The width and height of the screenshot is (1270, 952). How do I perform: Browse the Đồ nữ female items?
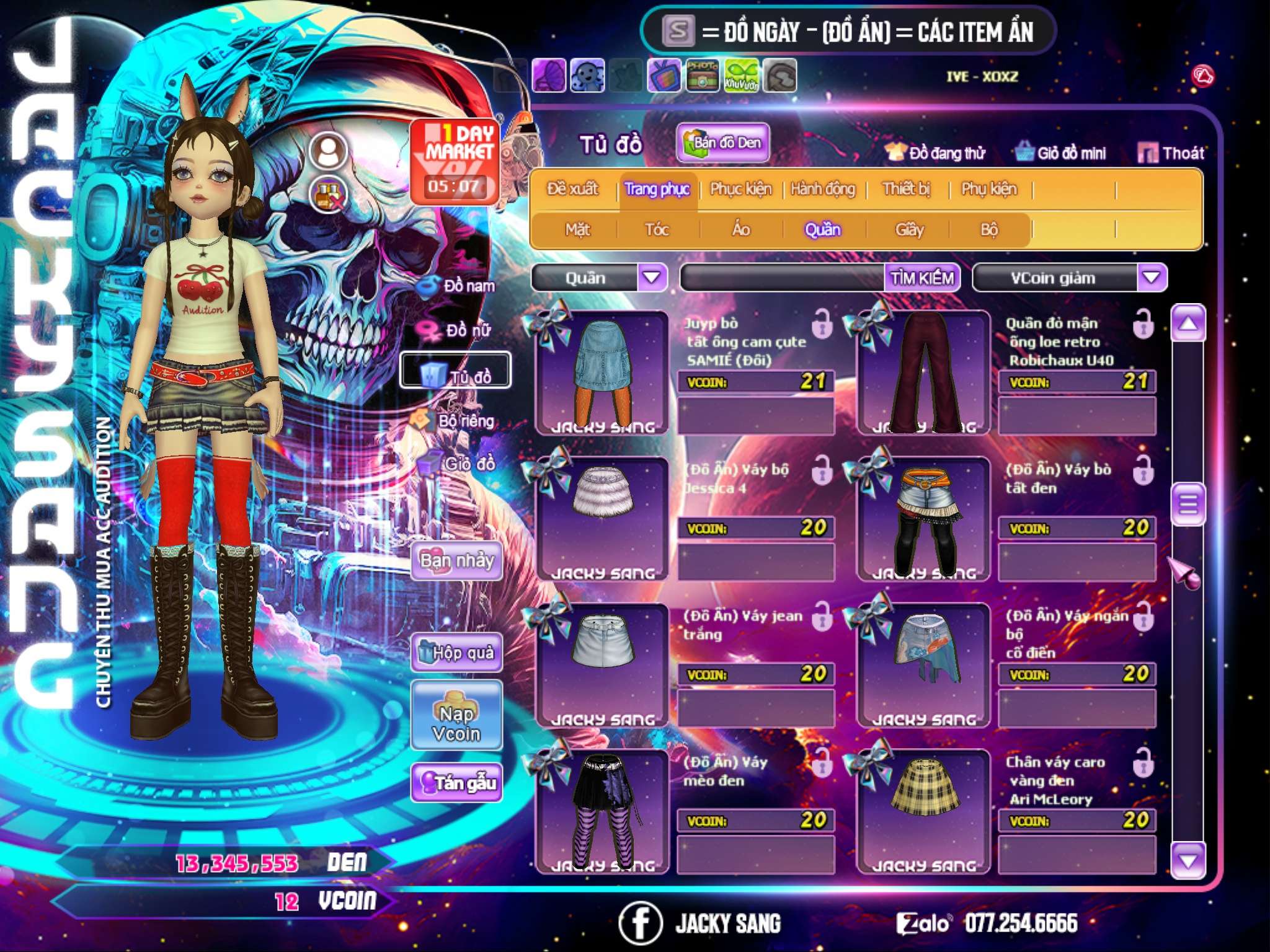tap(459, 330)
